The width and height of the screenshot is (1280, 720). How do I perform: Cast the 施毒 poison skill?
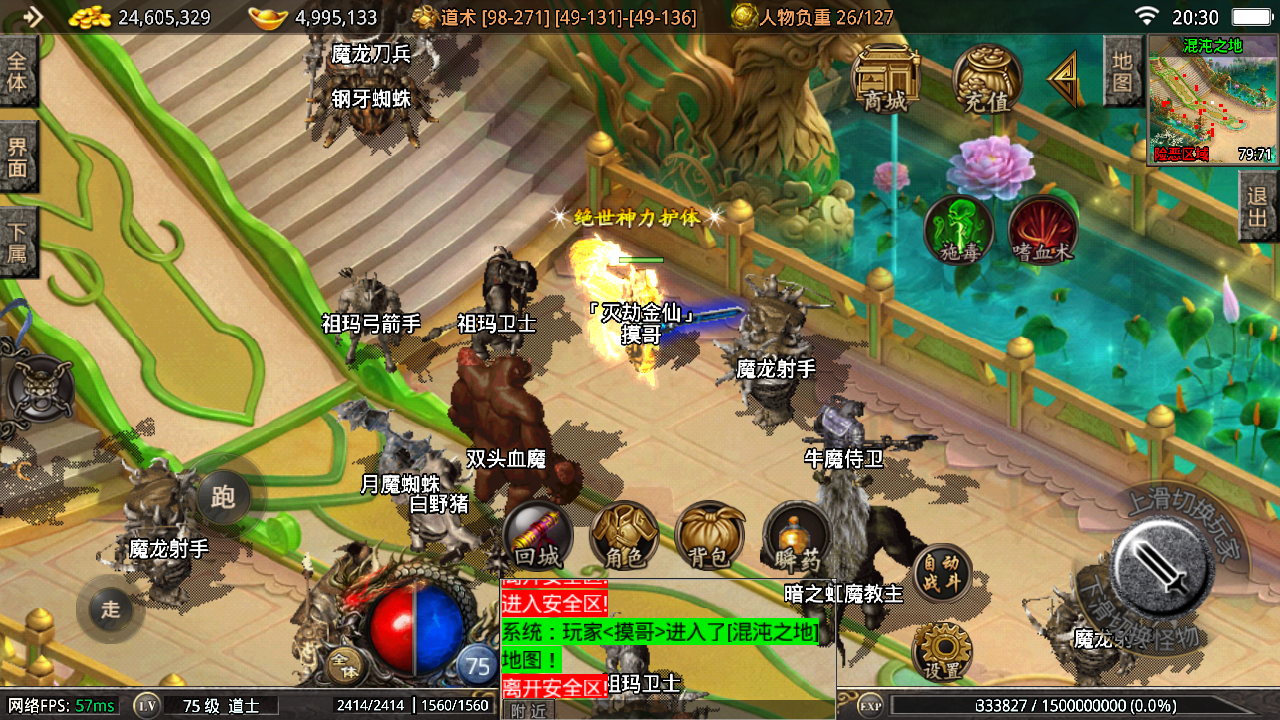[x=958, y=230]
